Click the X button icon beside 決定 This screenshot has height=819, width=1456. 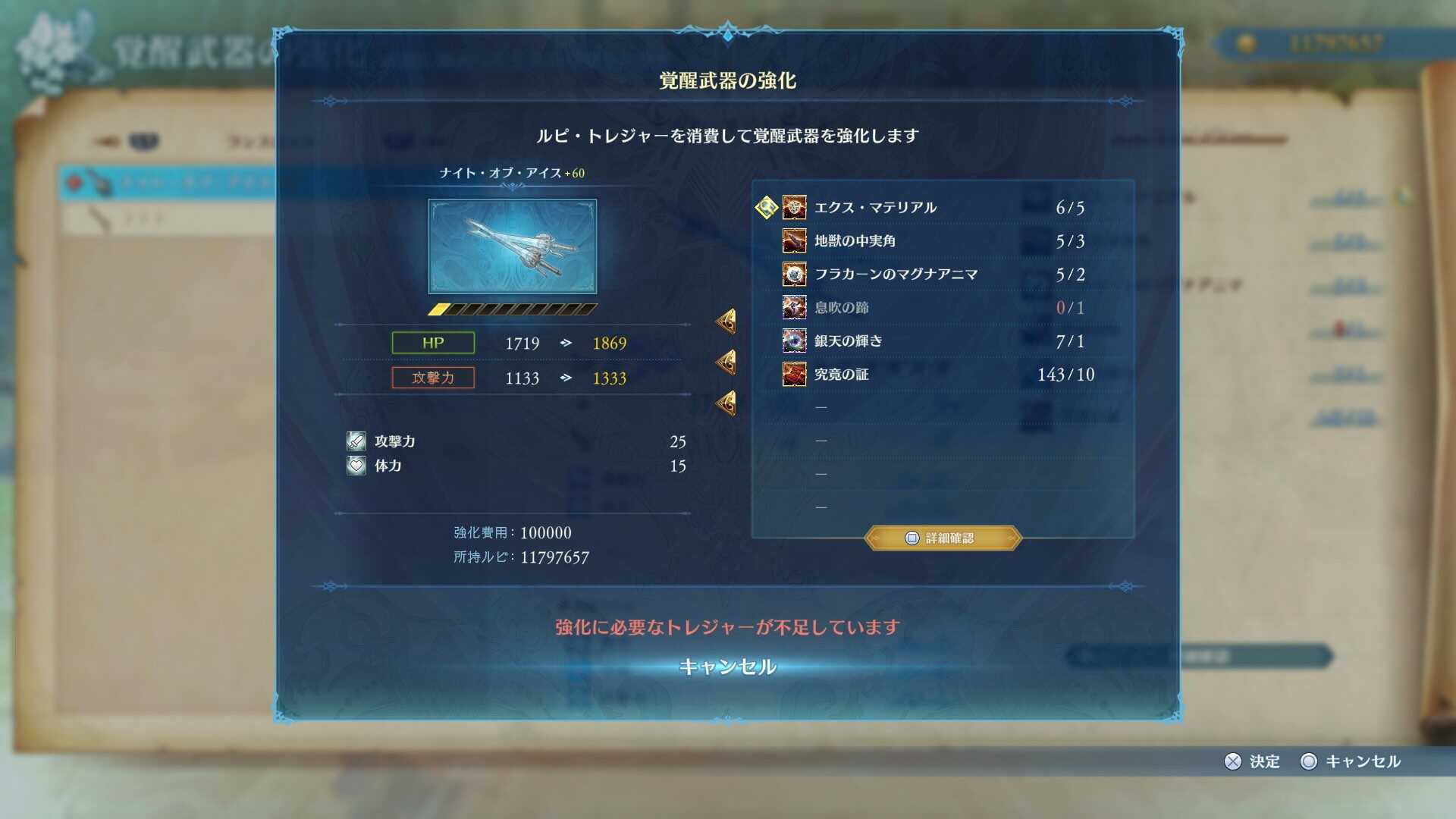1235,762
